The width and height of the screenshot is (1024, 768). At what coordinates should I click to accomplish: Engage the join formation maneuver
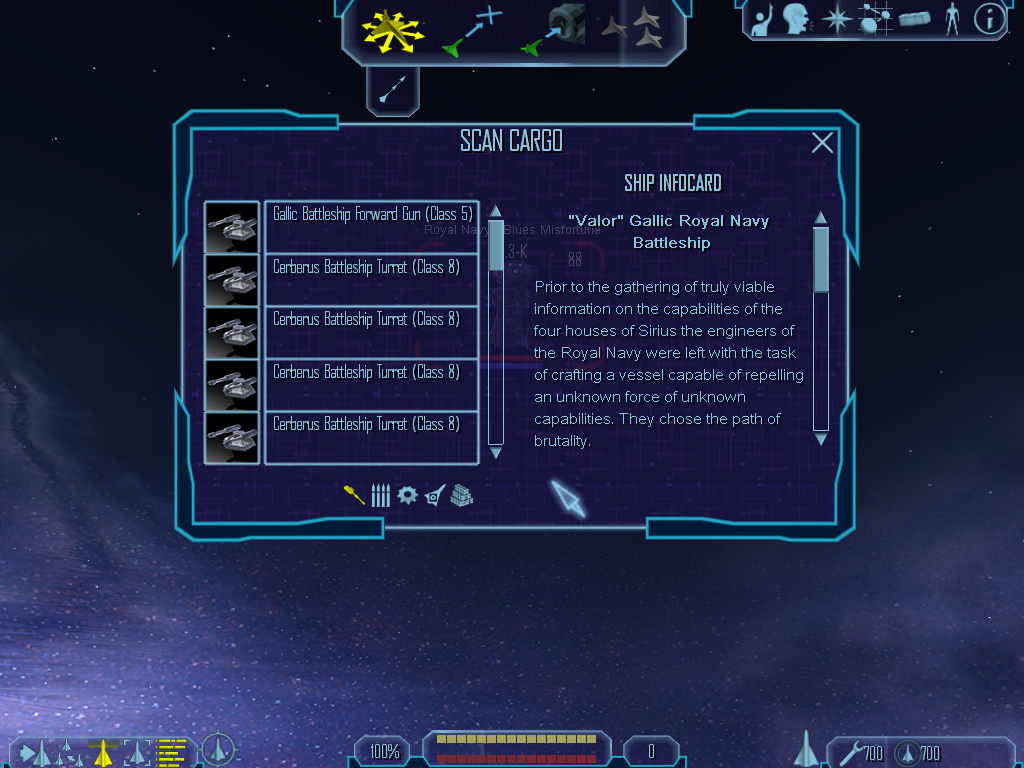pos(634,29)
